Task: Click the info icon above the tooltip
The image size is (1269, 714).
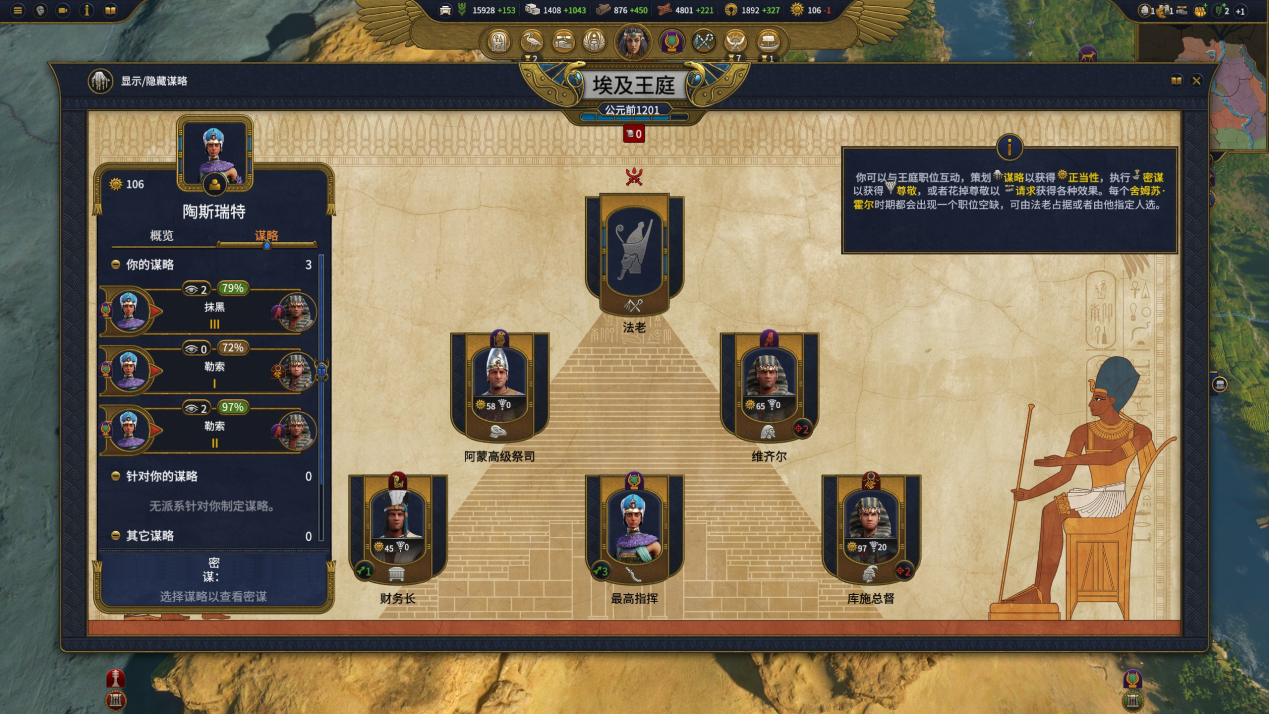Action: pos(1009,148)
